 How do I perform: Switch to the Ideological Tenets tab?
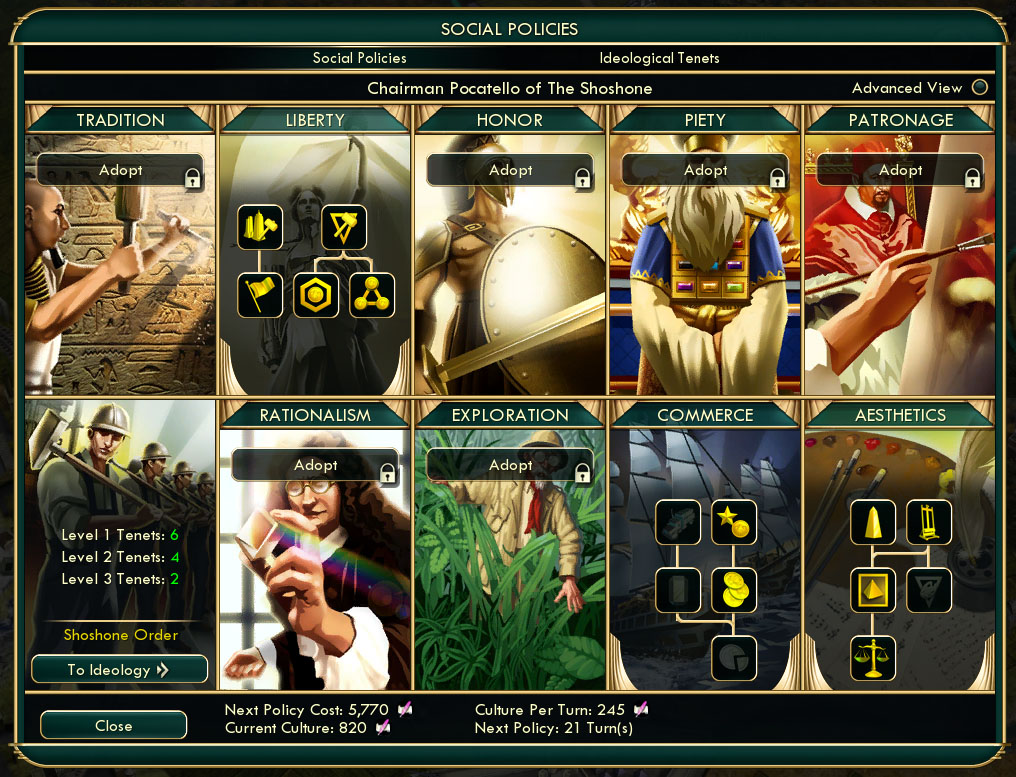pyautogui.click(x=659, y=58)
